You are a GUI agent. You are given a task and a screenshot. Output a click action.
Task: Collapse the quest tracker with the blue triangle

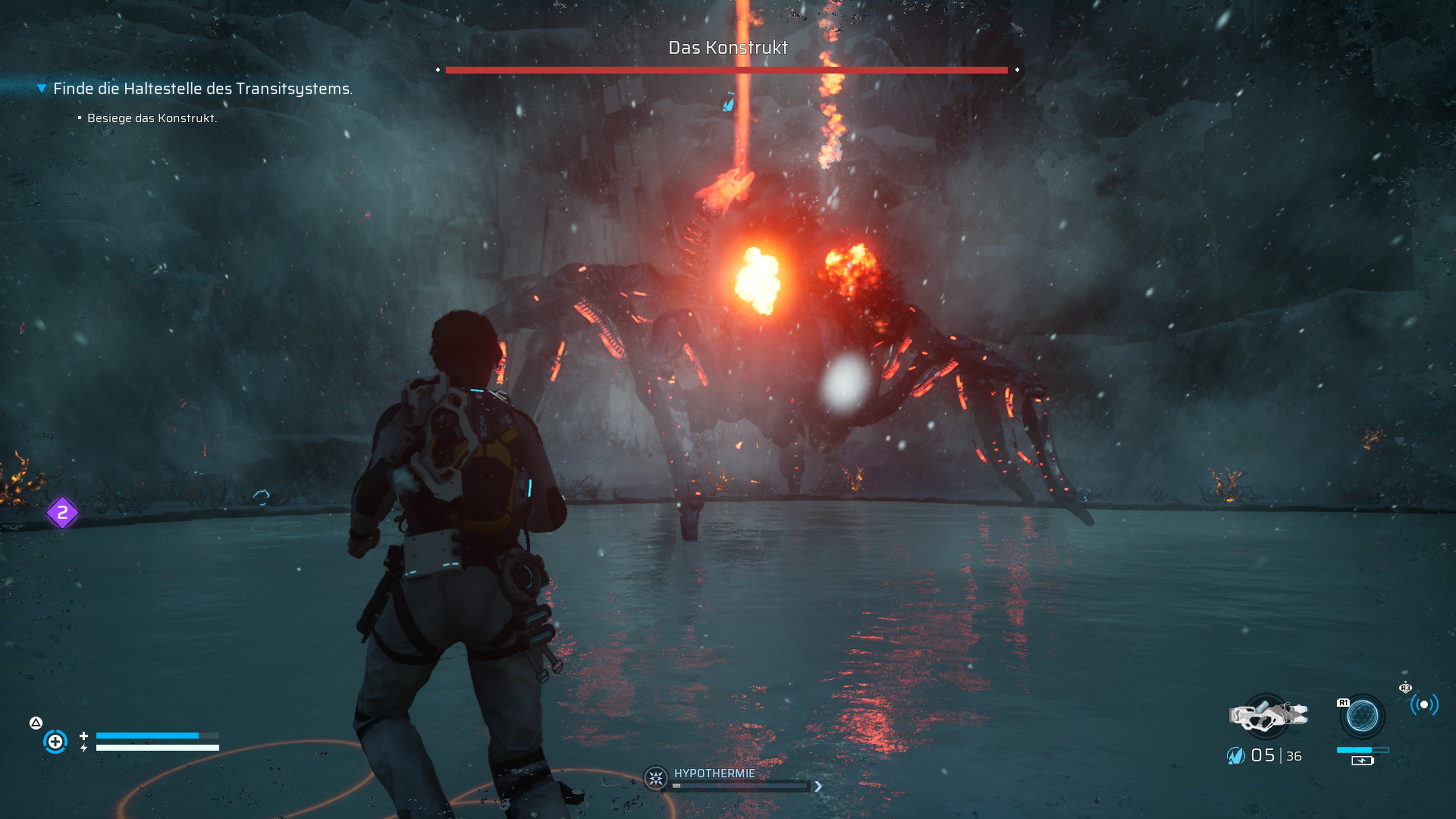click(x=41, y=88)
